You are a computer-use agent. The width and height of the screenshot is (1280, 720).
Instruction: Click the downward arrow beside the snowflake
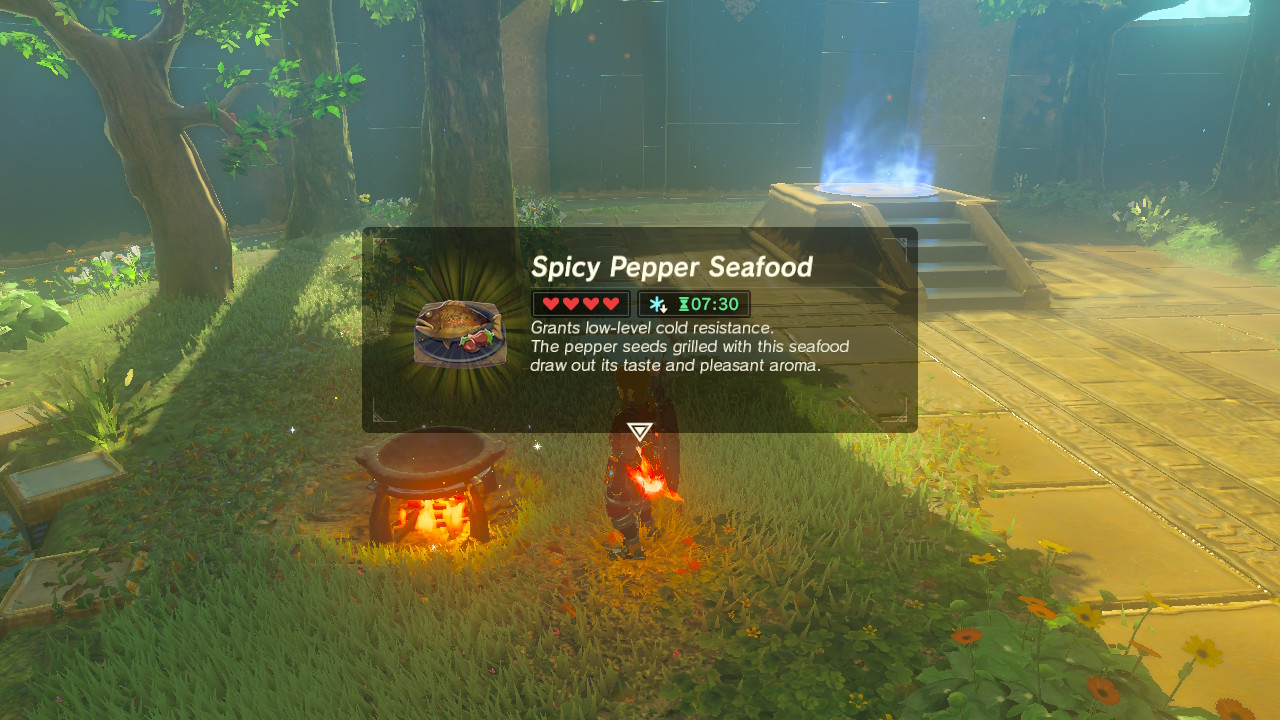tap(665, 309)
